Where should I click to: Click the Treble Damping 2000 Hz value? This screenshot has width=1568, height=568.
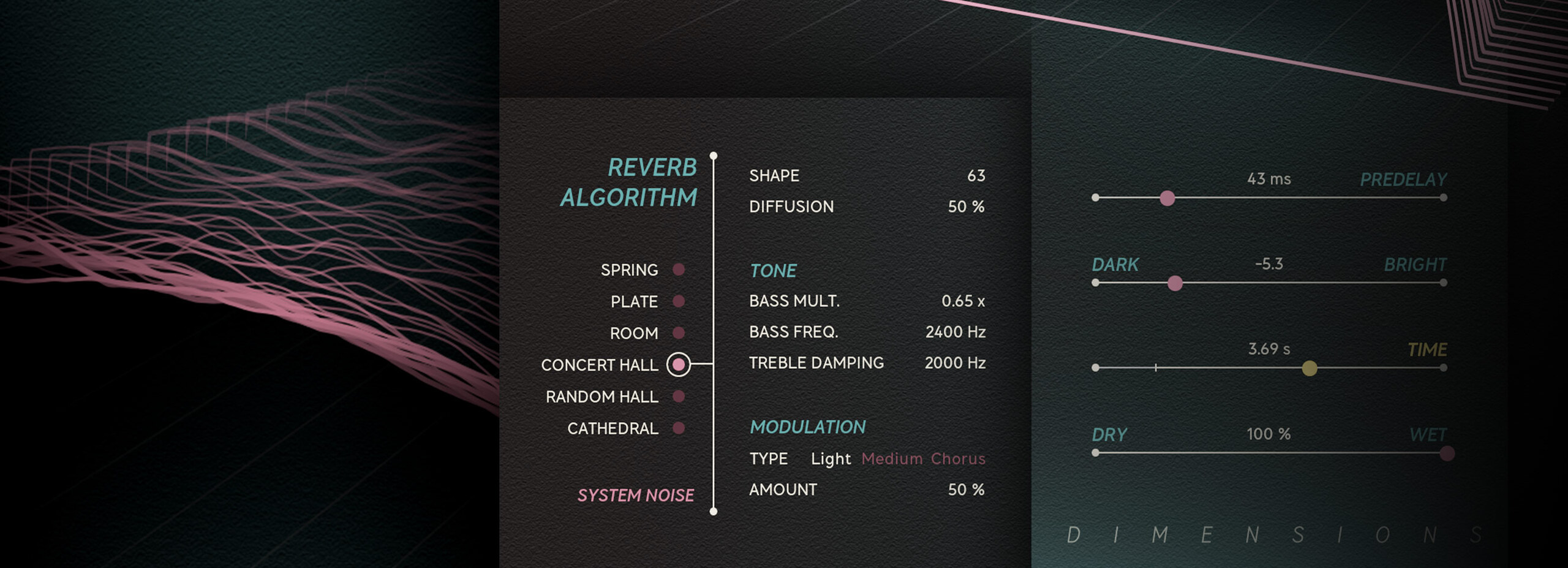tap(955, 363)
